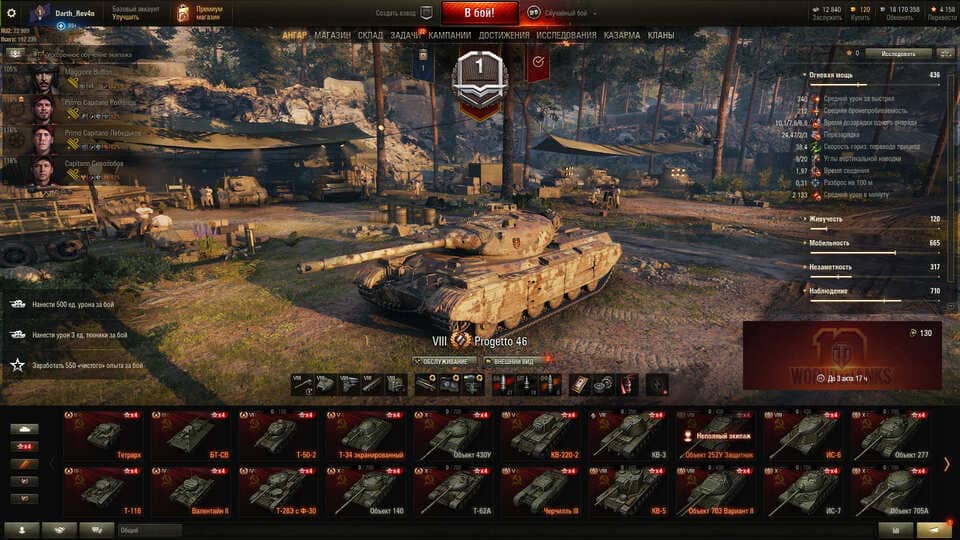
Task: Open the World of Tanks anniversary banner
Action: coord(842,355)
